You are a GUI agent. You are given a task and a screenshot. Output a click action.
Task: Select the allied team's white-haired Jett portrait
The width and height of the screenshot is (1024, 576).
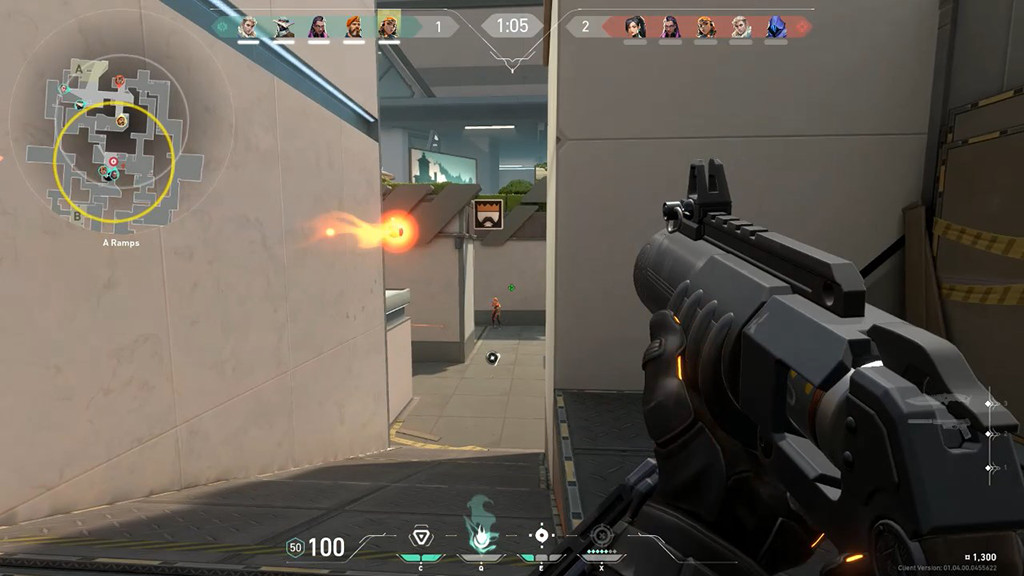pos(247,27)
